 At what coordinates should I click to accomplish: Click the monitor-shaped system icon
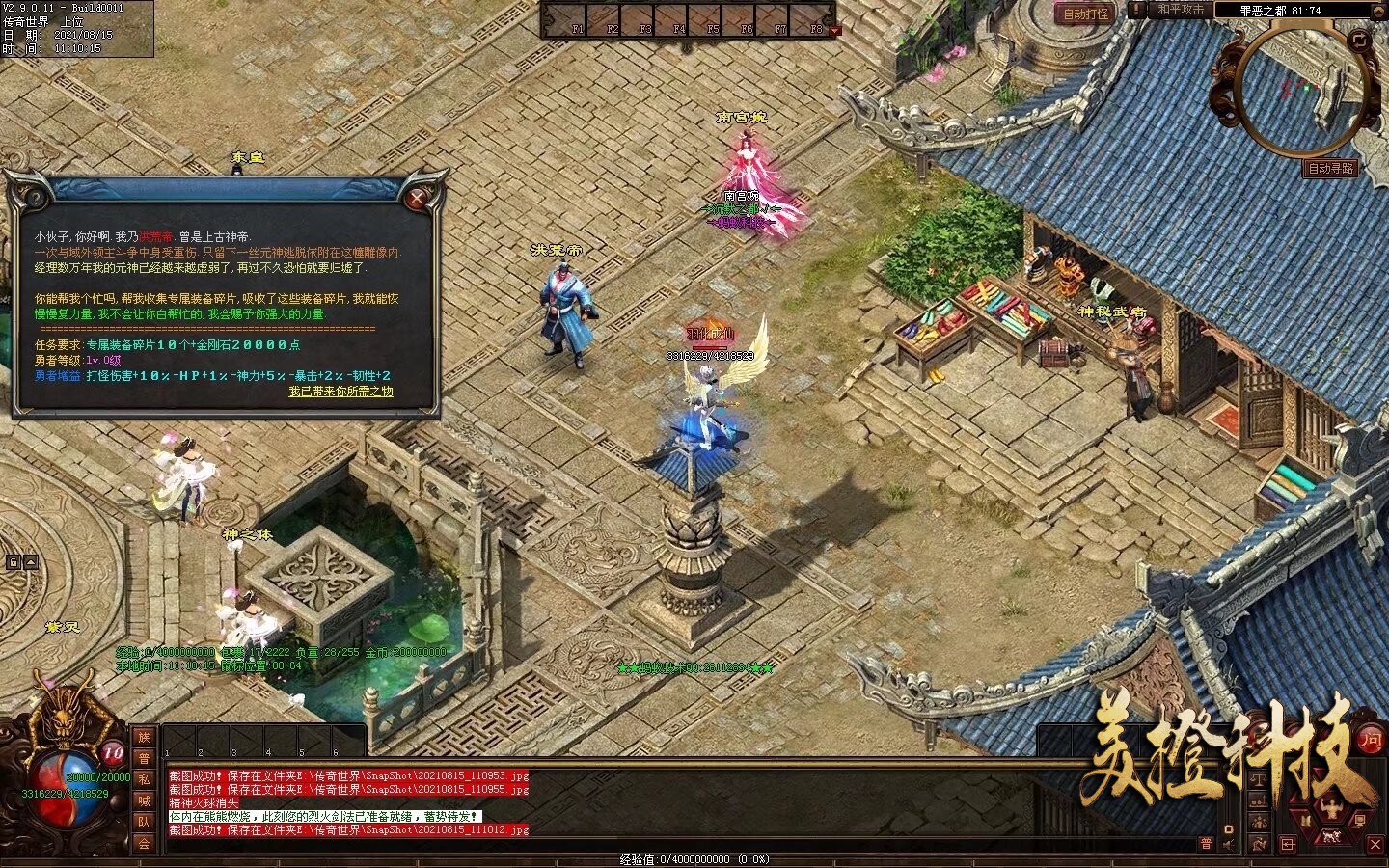[x=1358, y=821]
